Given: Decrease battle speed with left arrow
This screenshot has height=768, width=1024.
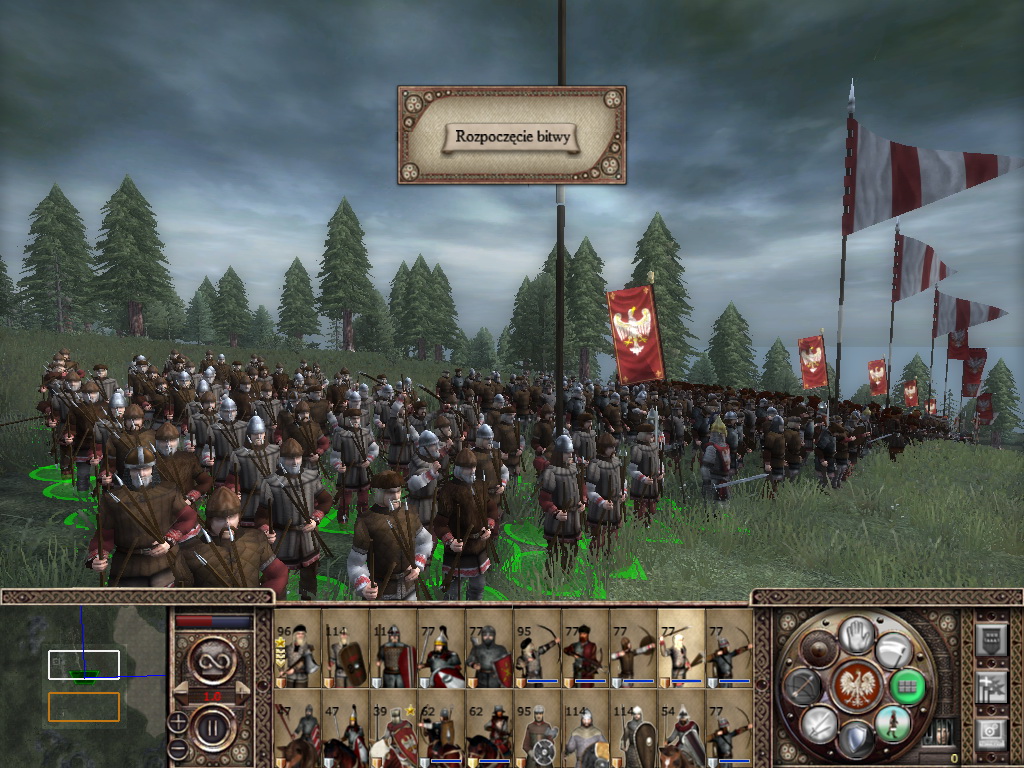Looking at the screenshot, I should (x=178, y=692).
